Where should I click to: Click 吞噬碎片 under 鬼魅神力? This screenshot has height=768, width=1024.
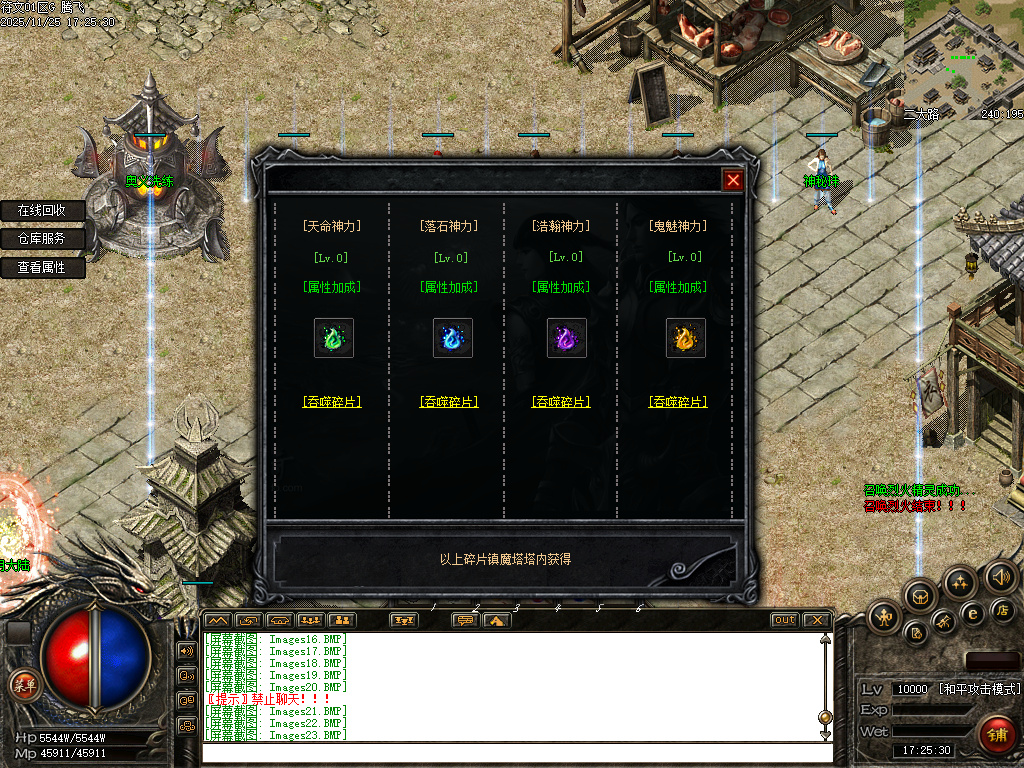point(678,402)
